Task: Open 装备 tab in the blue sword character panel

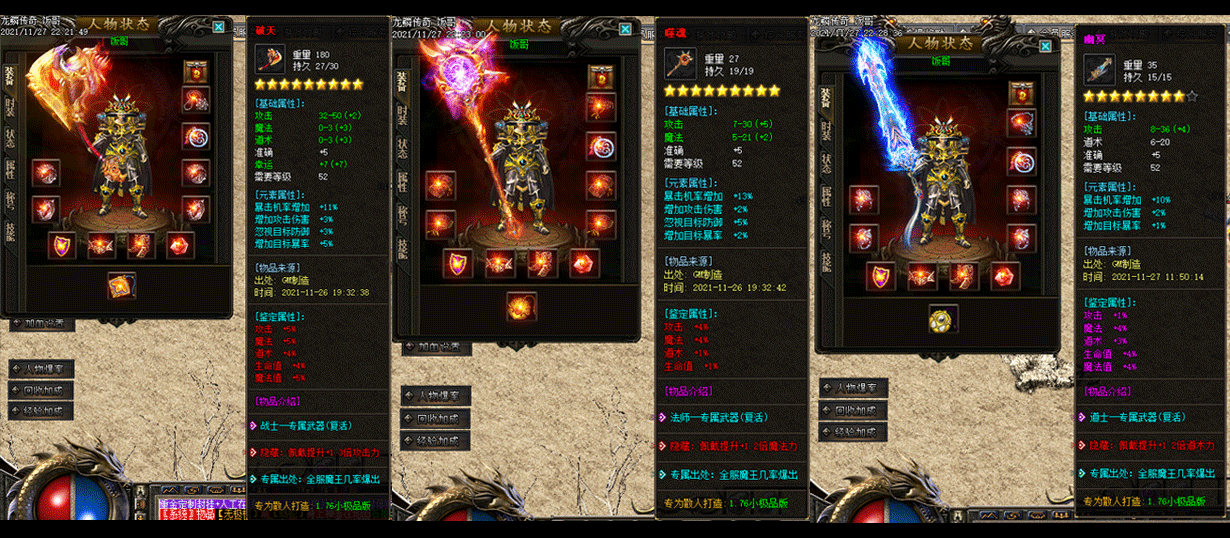Action: point(827,96)
